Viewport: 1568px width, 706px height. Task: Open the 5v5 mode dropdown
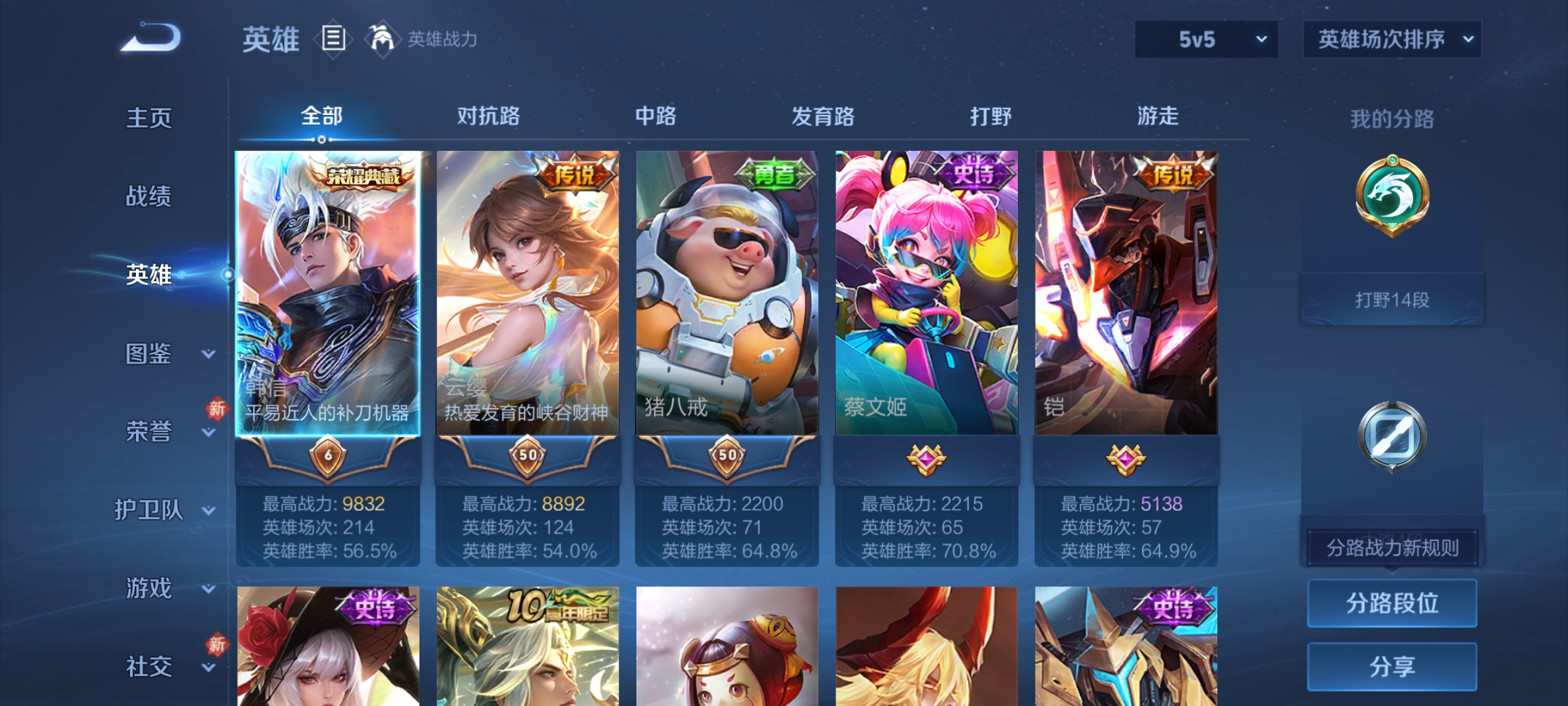[1205, 39]
